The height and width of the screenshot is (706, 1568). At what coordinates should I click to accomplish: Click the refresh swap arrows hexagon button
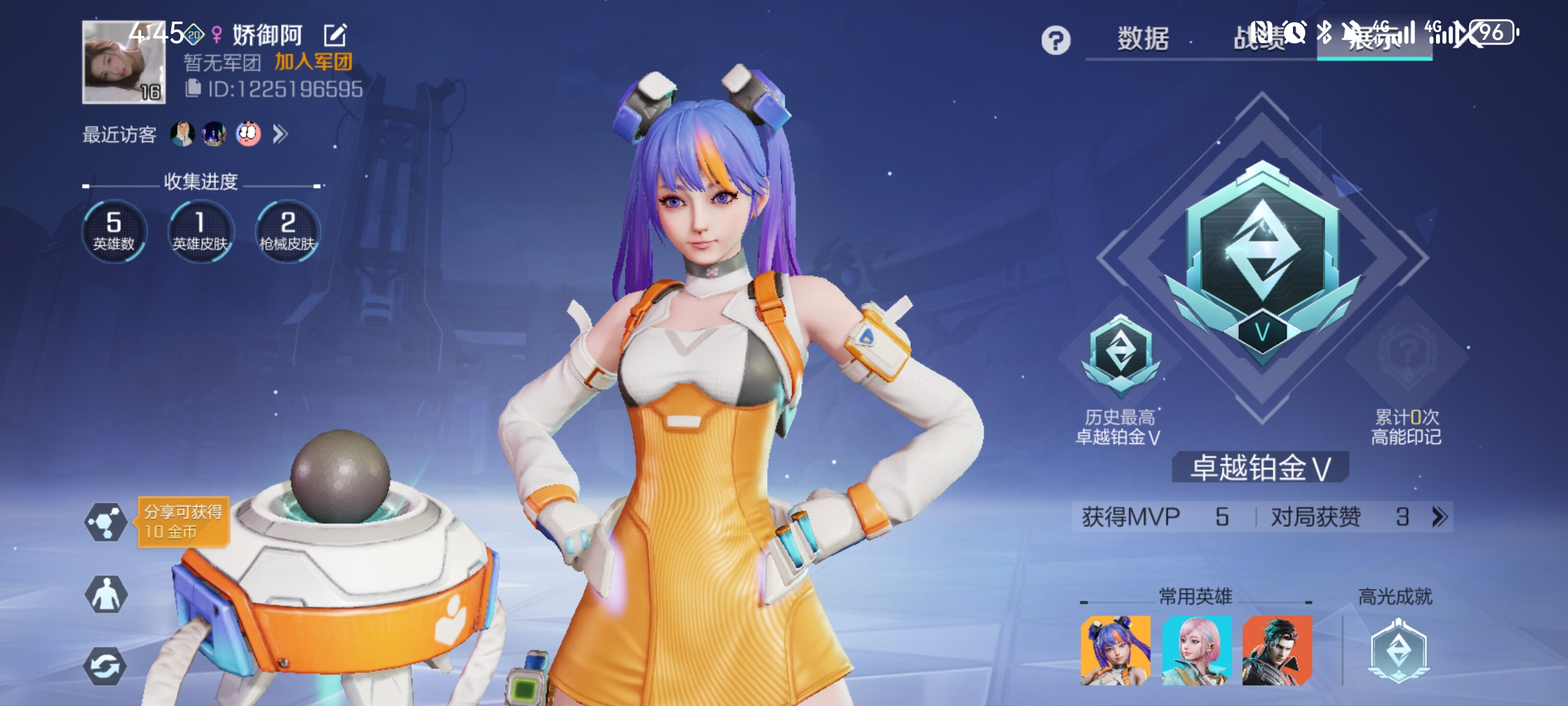106,667
